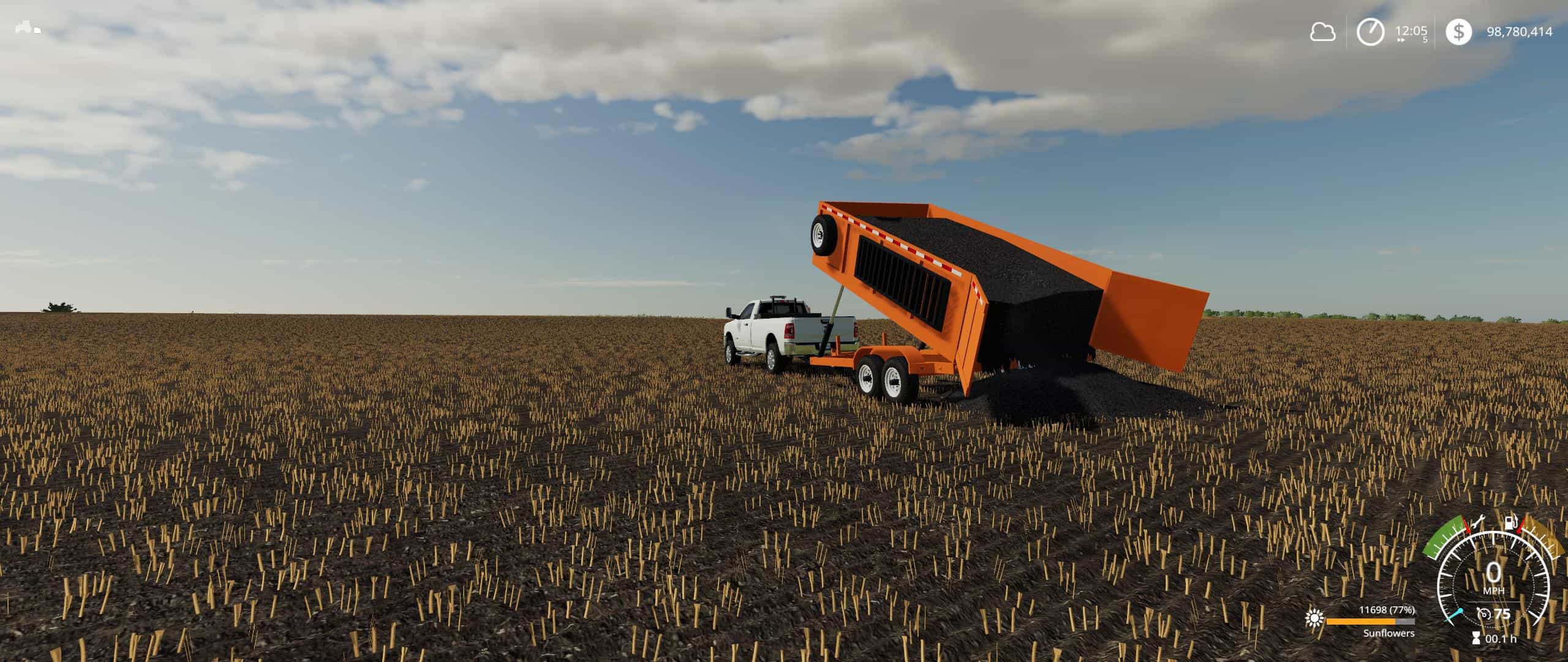
Task: Select the Sunflowers label
Action: [x=1389, y=634]
